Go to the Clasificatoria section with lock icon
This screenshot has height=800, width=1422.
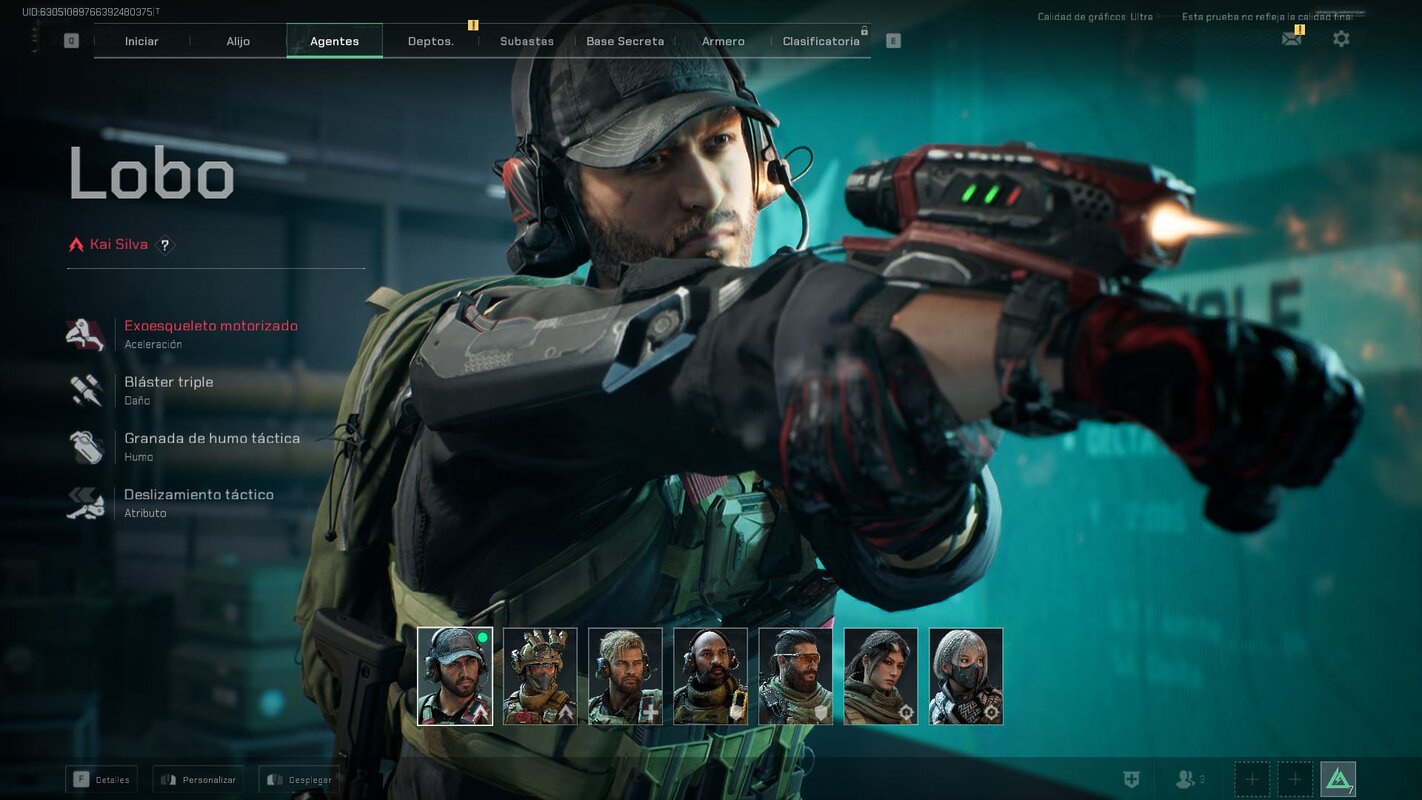[x=820, y=41]
